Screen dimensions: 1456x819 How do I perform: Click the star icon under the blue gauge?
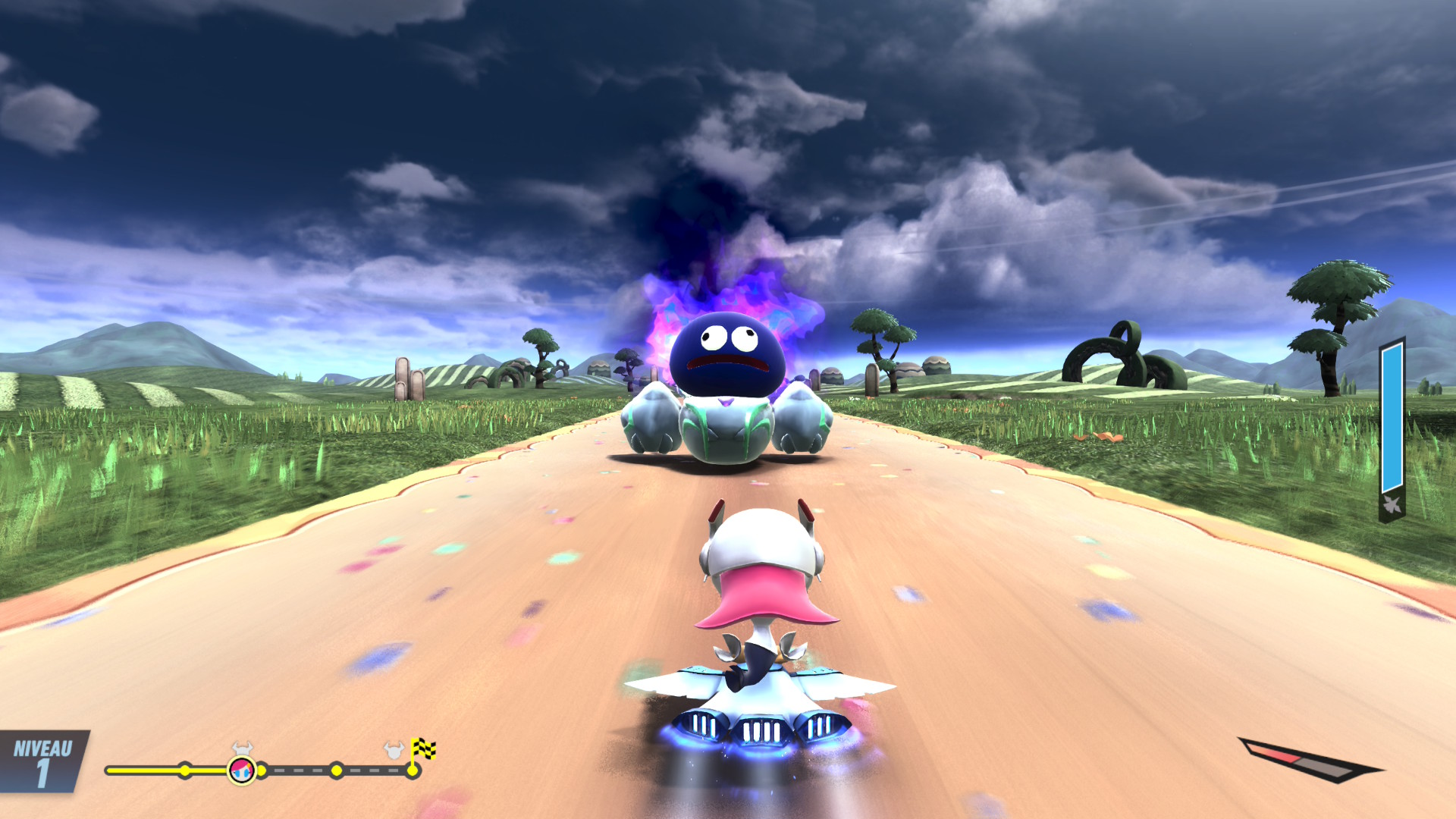click(1392, 504)
